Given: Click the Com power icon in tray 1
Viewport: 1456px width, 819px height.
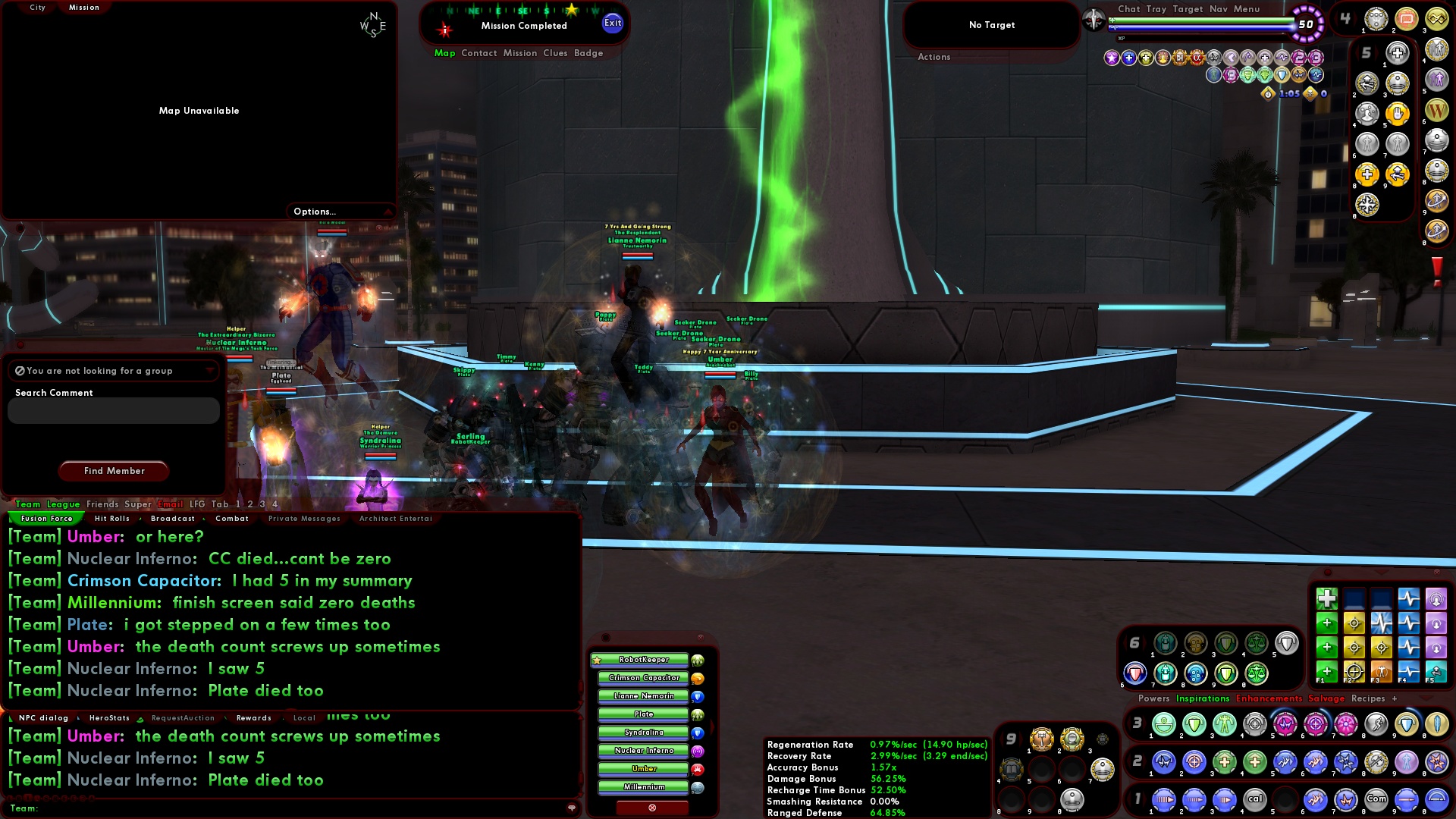Looking at the screenshot, I should click(x=1376, y=799).
